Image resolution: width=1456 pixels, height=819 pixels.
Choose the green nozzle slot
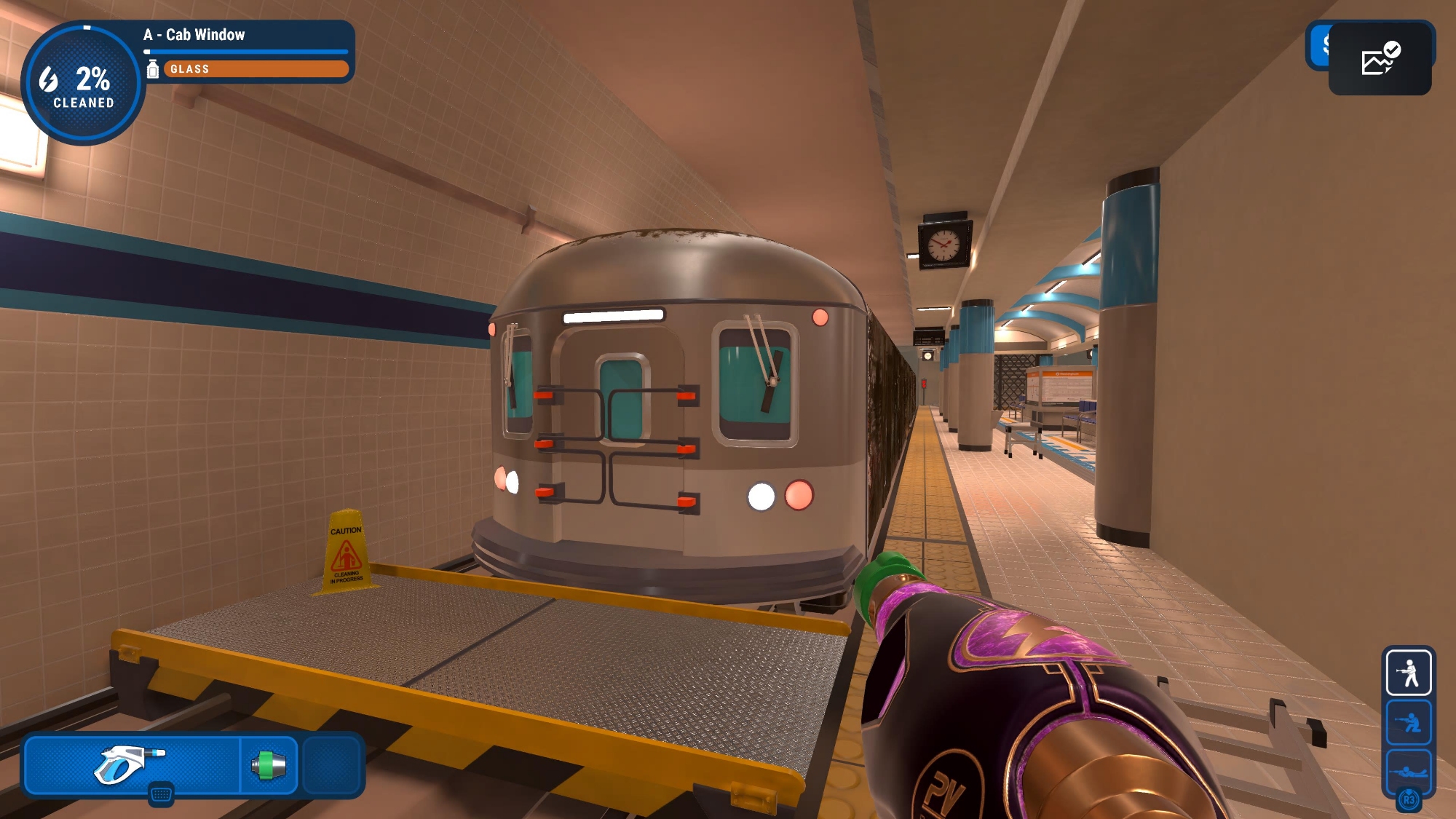(x=269, y=765)
